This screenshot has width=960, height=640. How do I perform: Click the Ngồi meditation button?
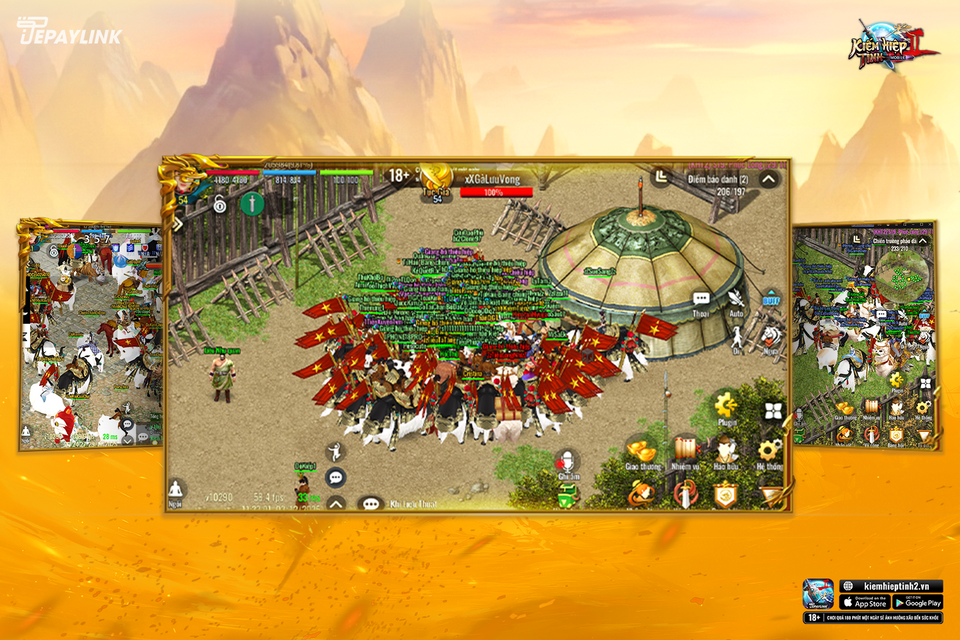coord(177,490)
